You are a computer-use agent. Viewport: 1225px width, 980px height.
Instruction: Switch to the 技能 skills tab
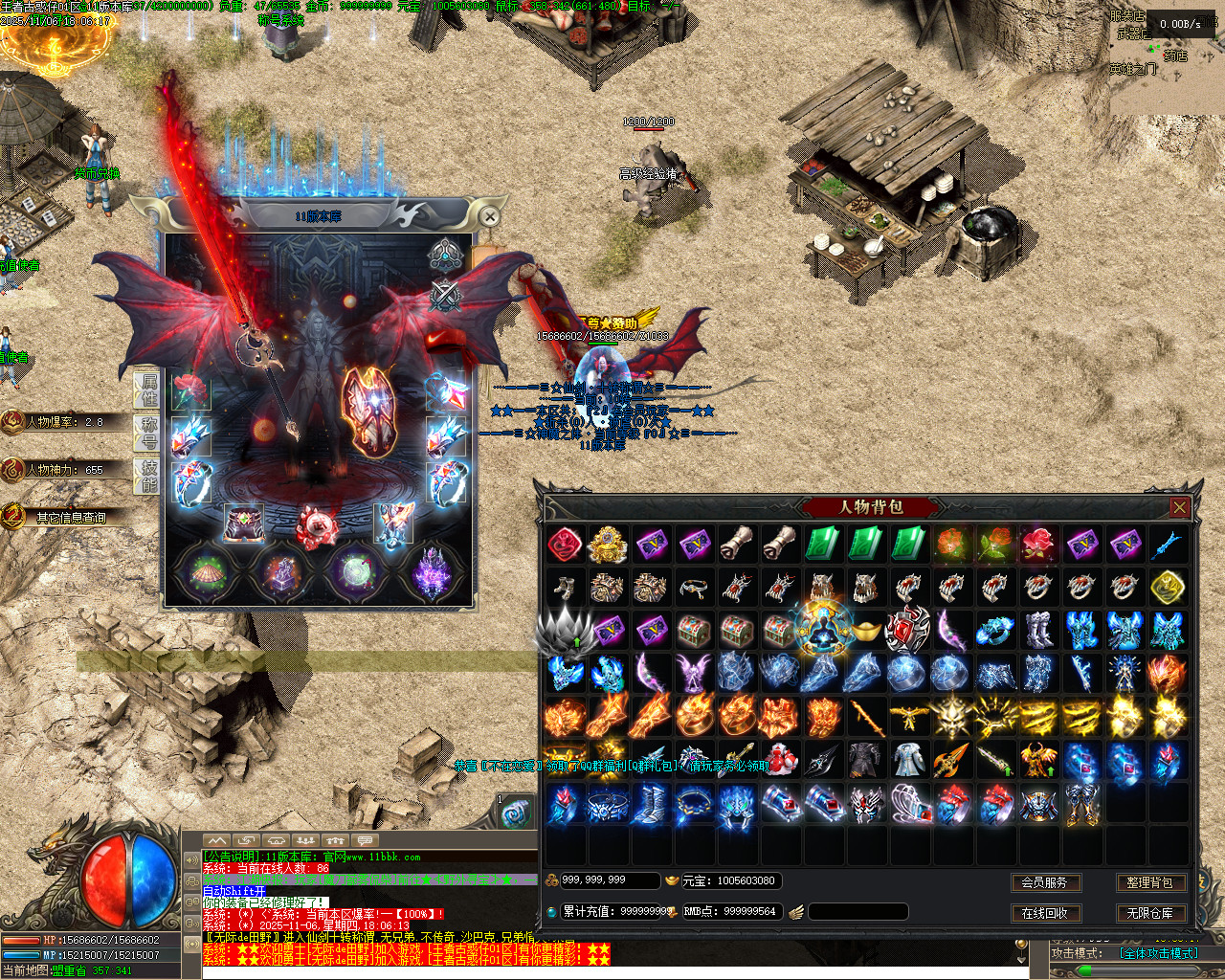click(x=148, y=476)
